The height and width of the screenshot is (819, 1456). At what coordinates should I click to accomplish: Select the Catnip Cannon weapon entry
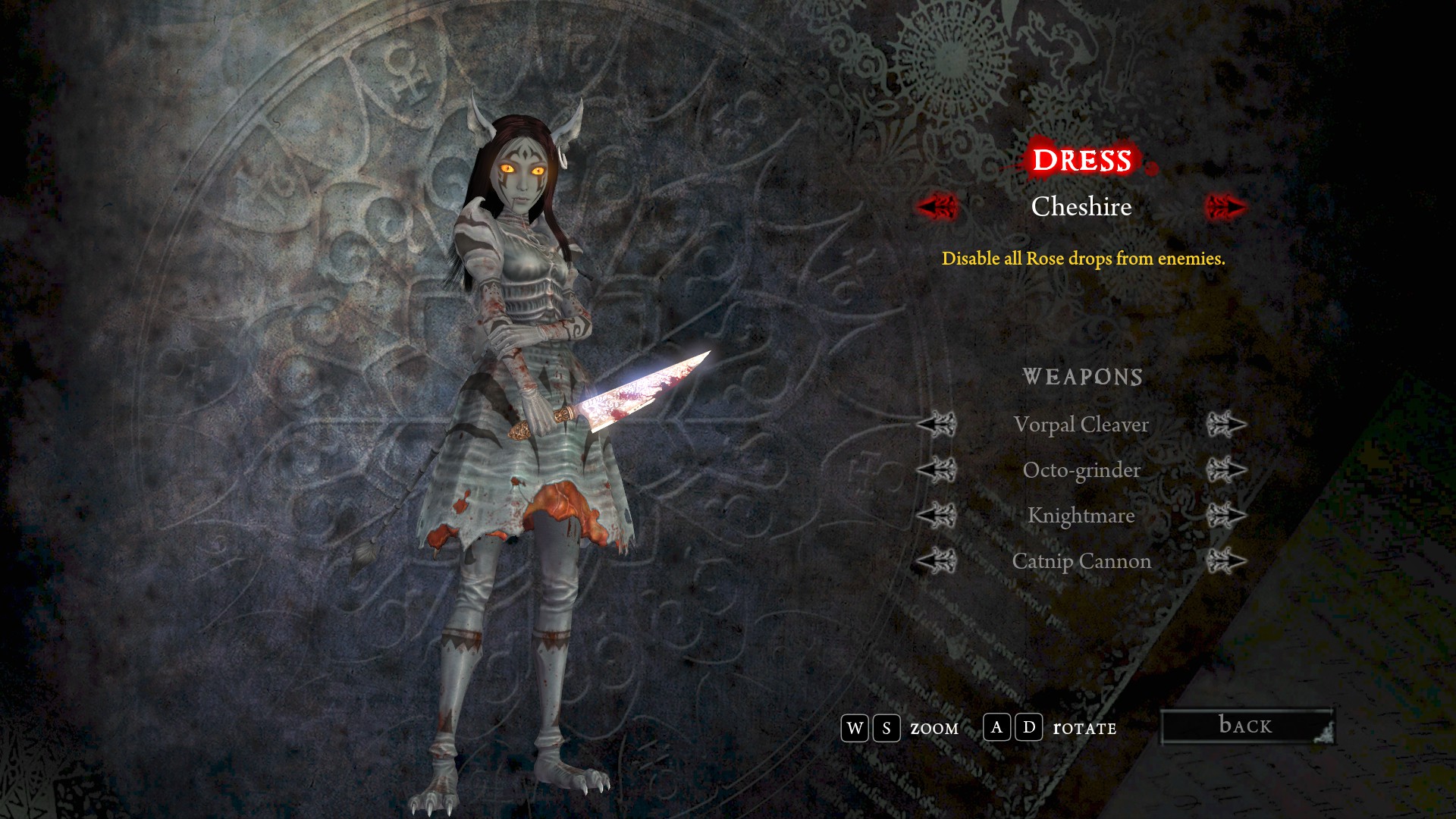pos(1081,561)
